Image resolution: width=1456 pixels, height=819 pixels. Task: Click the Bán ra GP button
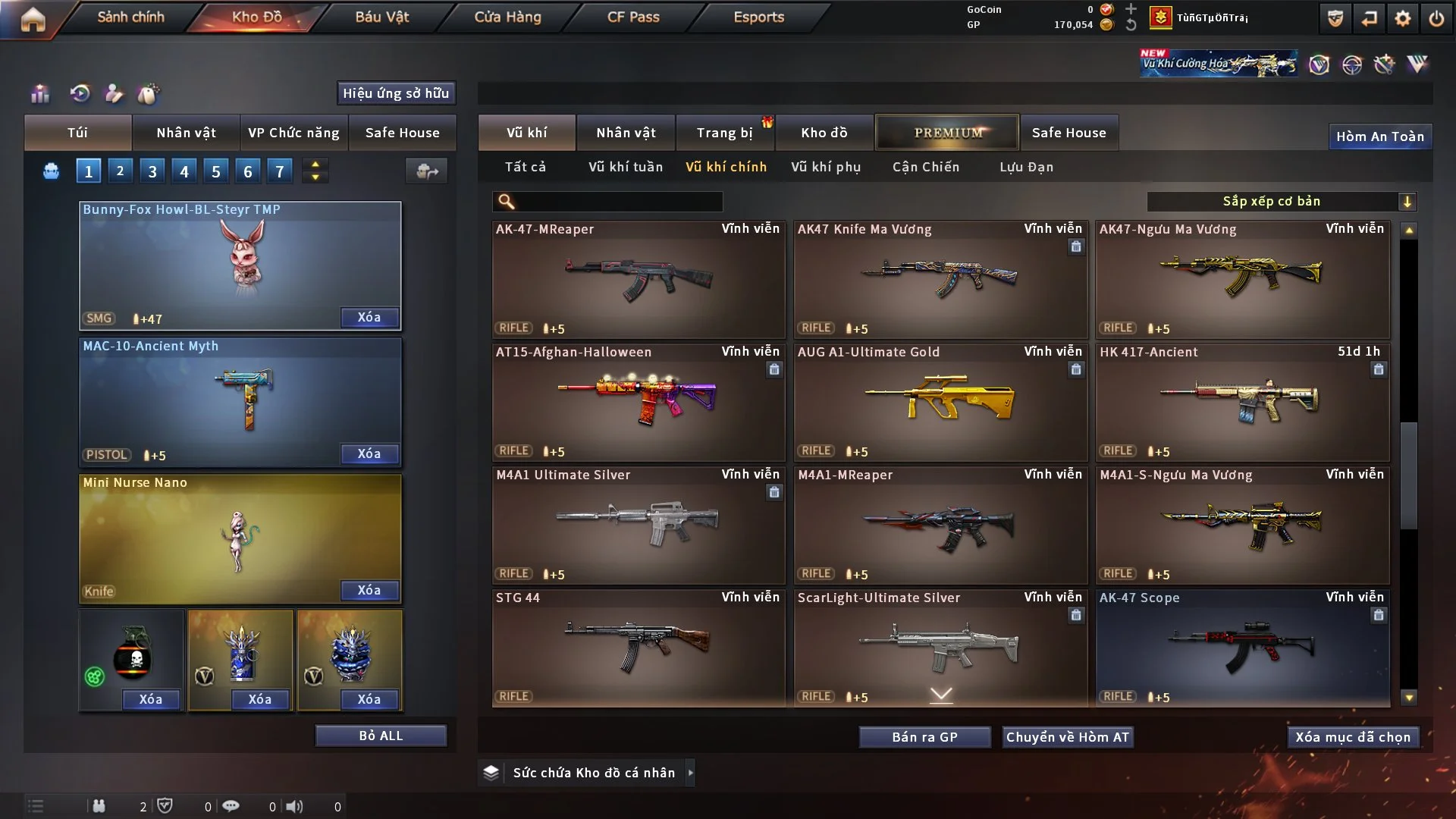tap(924, 737)
